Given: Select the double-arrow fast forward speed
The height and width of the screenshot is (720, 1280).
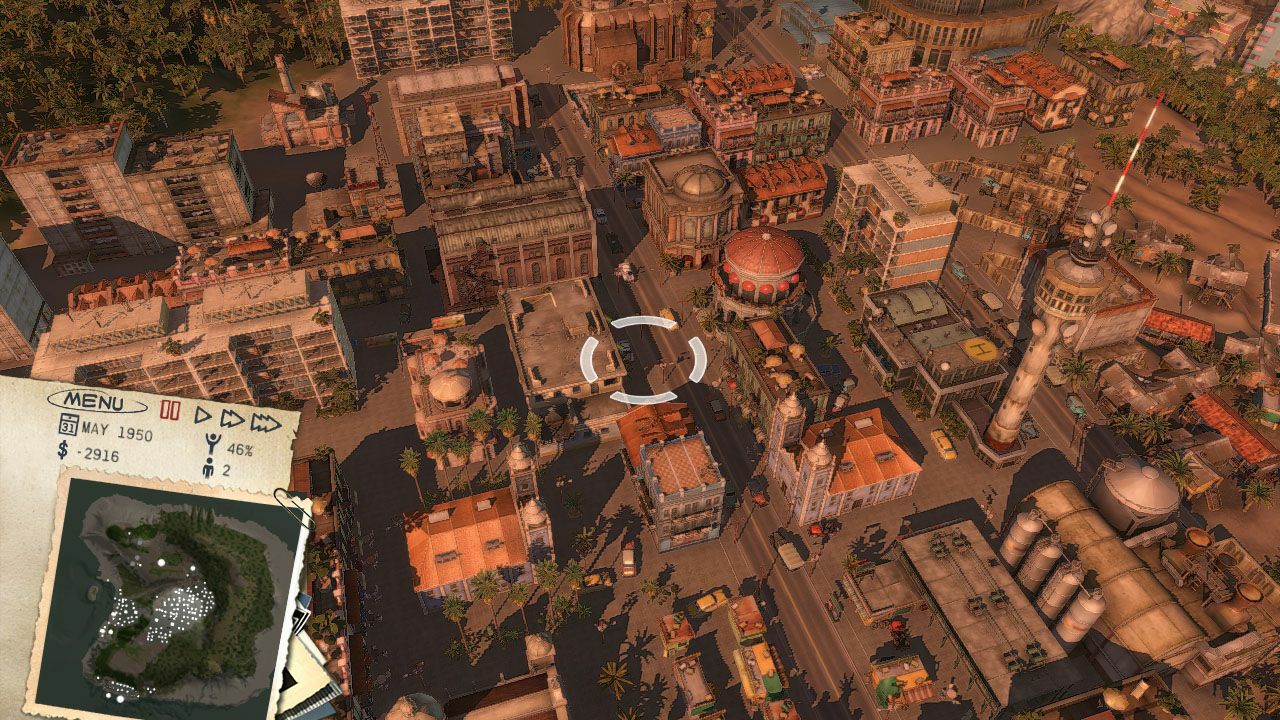Looking at the screenshot, I should (x=231, y=419).
